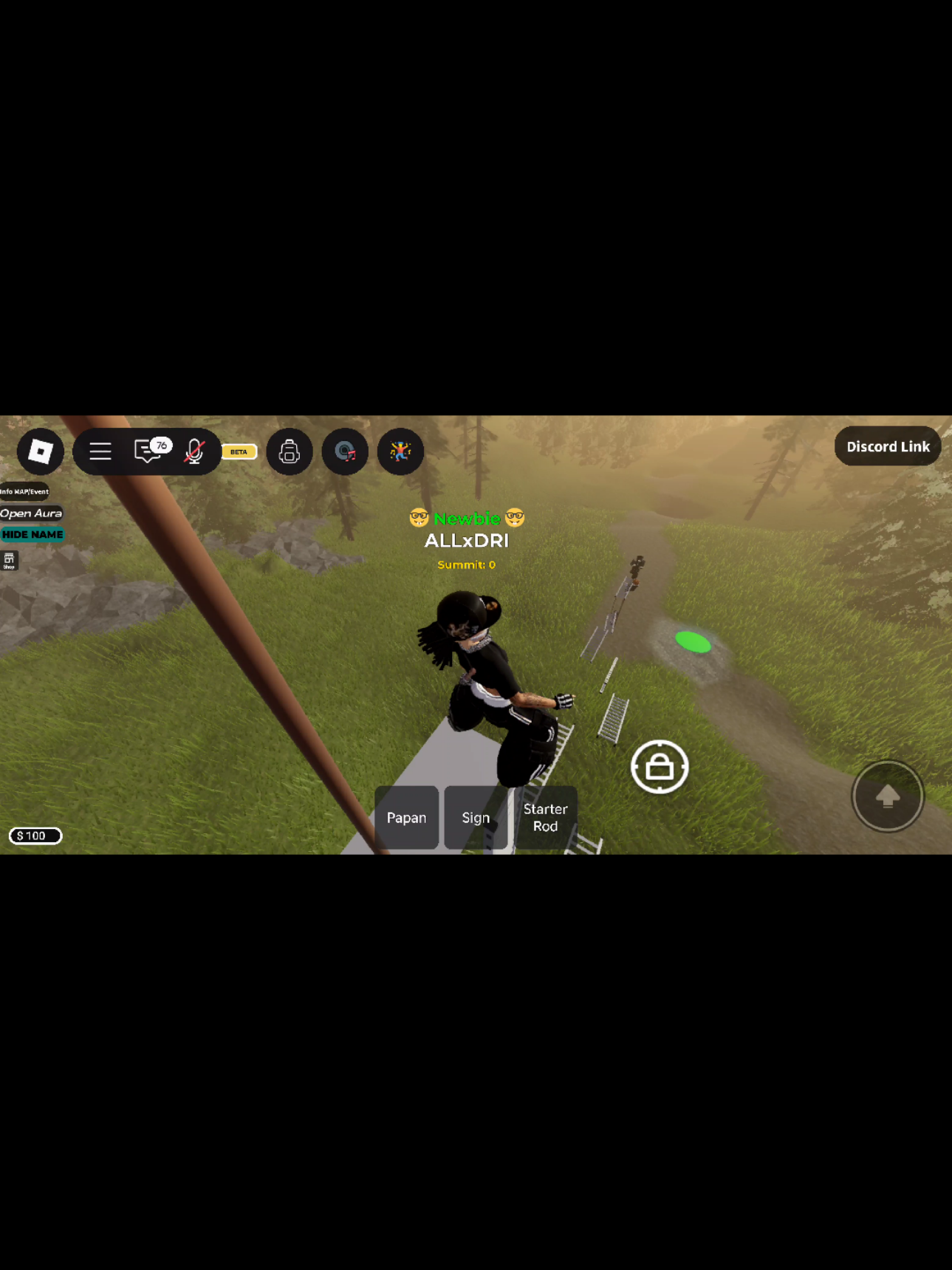Unmute the crossed-out microphone
This screenshot has width=952, height=1270.
point(194,451)
